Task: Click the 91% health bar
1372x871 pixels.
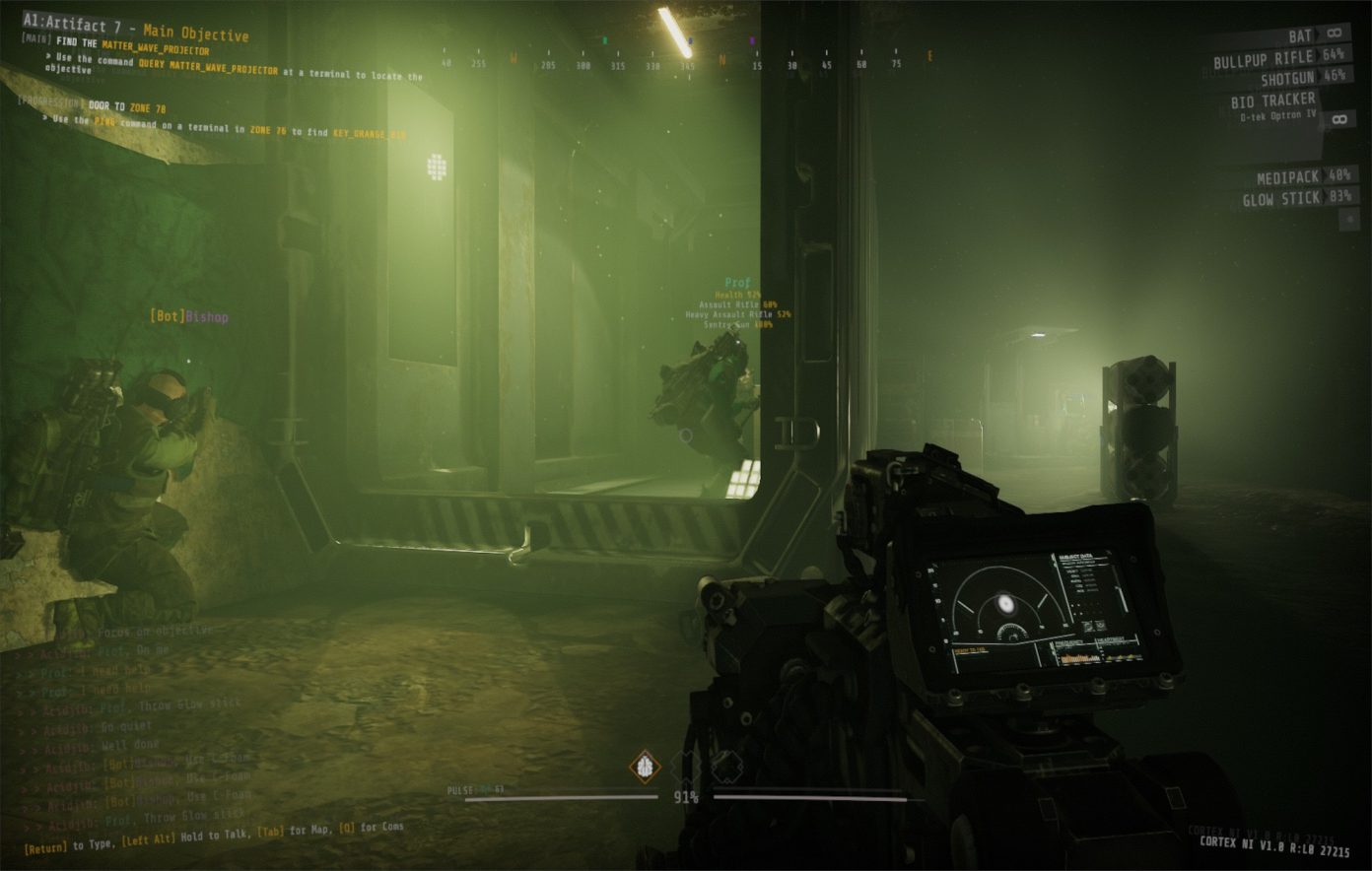Action: (x=686, y=797)
